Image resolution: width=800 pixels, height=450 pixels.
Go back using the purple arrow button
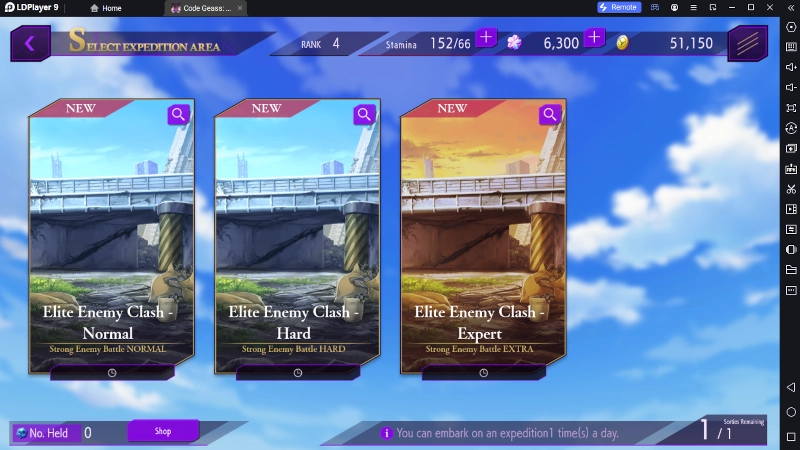tap(30, 43)
